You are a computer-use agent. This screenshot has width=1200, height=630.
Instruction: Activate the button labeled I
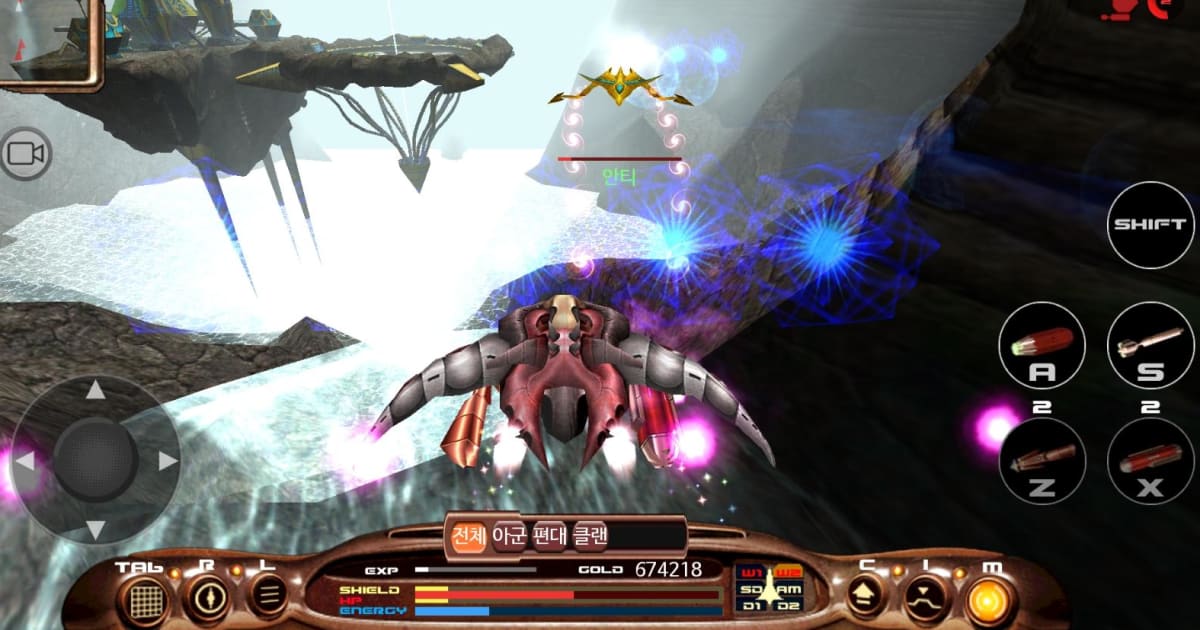pyautogui.click(x=926, y=599)
